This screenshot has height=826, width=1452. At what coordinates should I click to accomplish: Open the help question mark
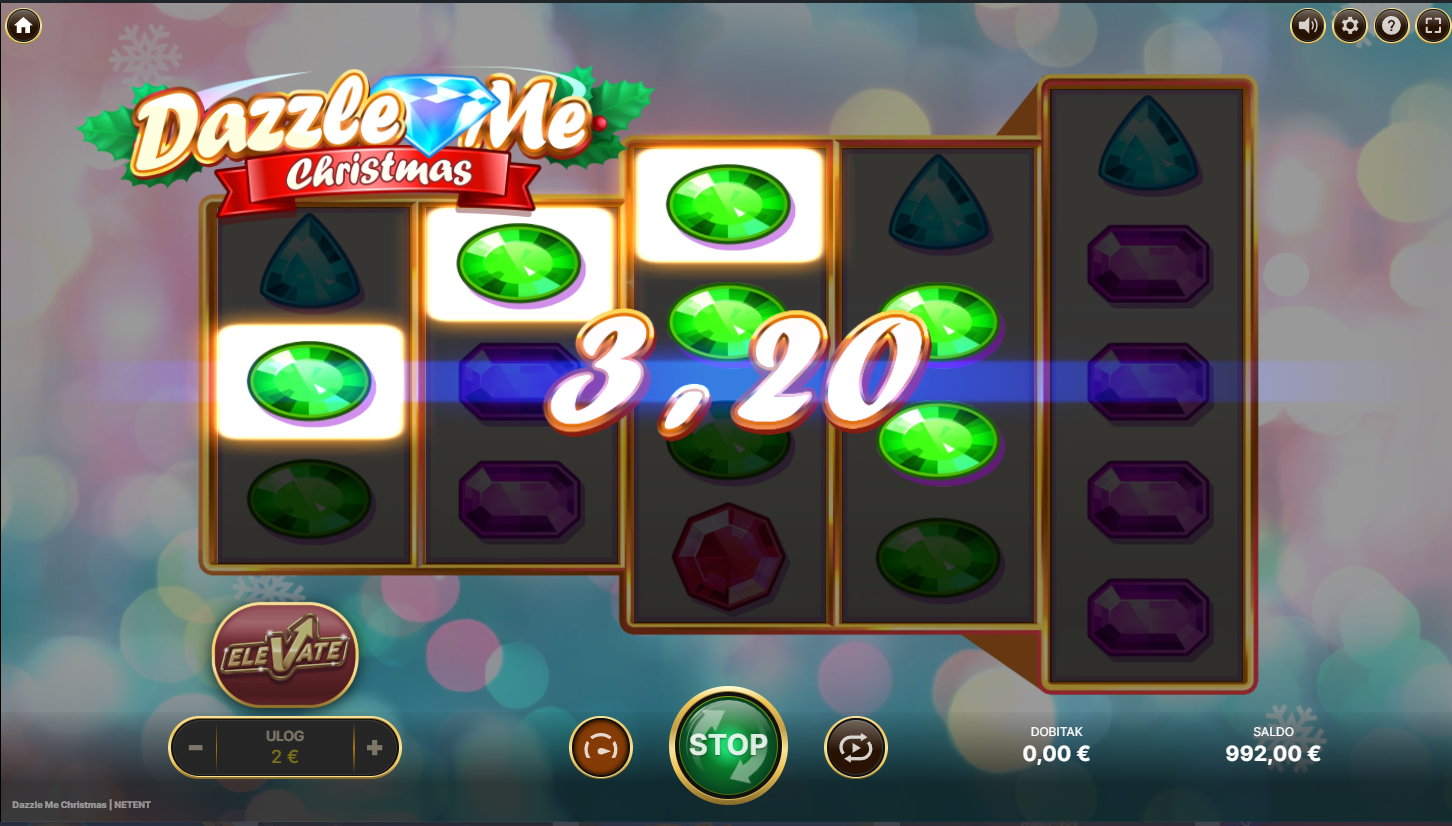pyautogui.click(x=1391, y=25)
